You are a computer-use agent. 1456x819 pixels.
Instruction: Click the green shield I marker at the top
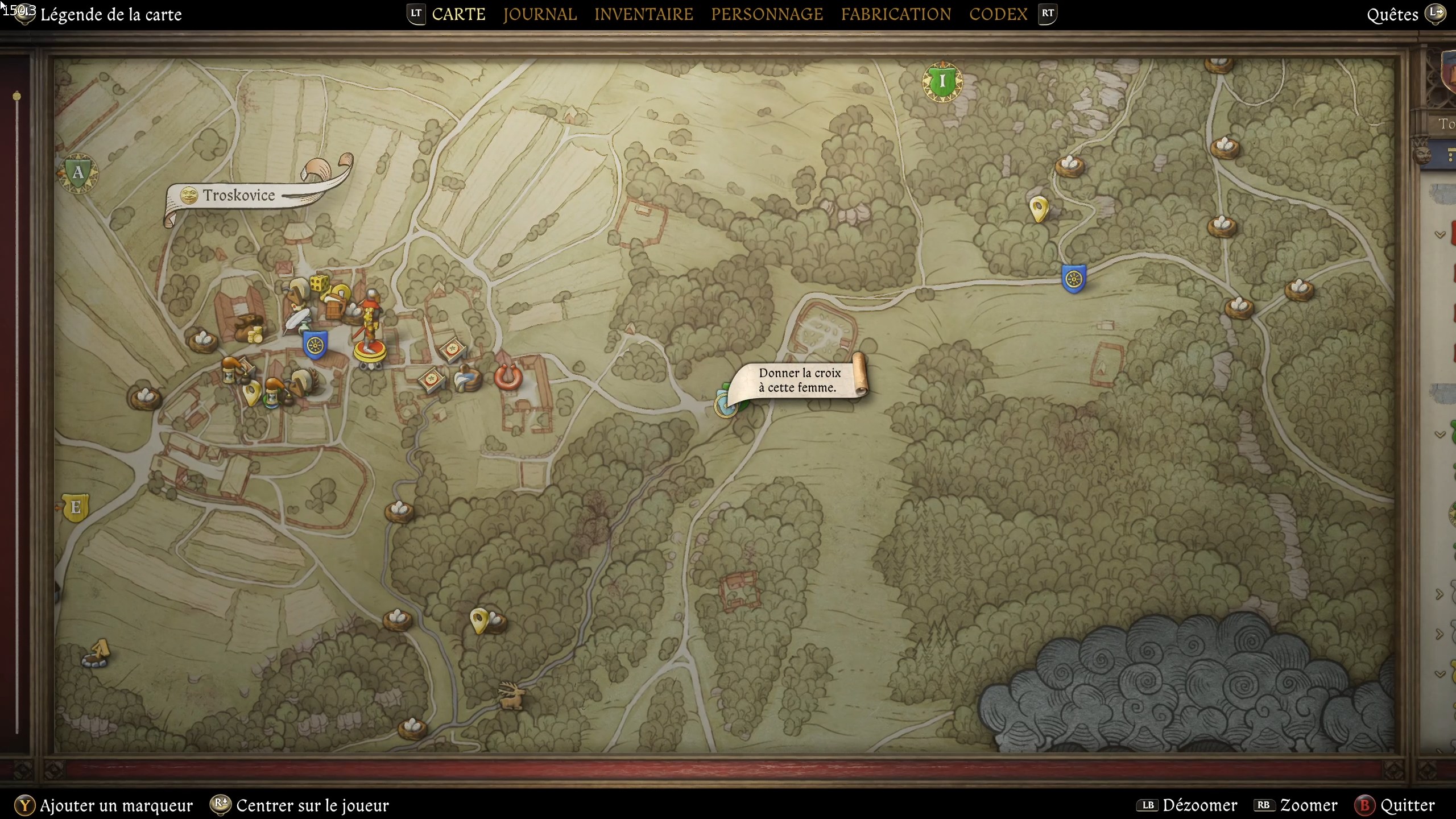point(941,81)
